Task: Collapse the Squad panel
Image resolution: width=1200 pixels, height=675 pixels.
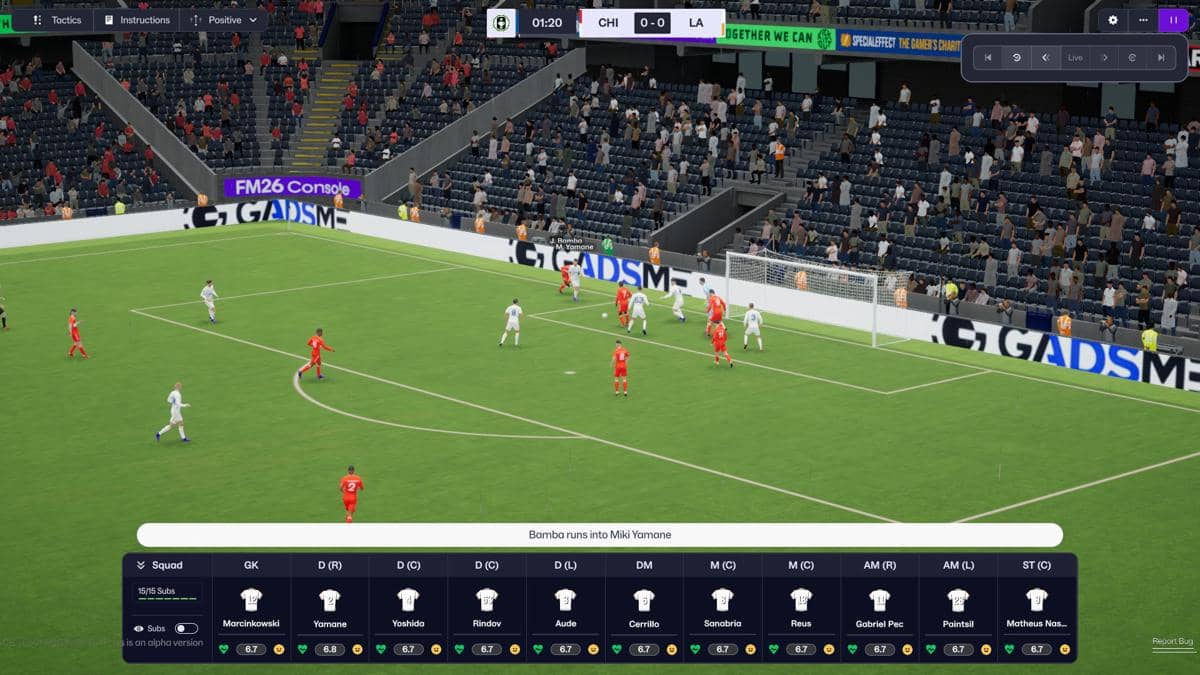Action: tap(142, 565)
